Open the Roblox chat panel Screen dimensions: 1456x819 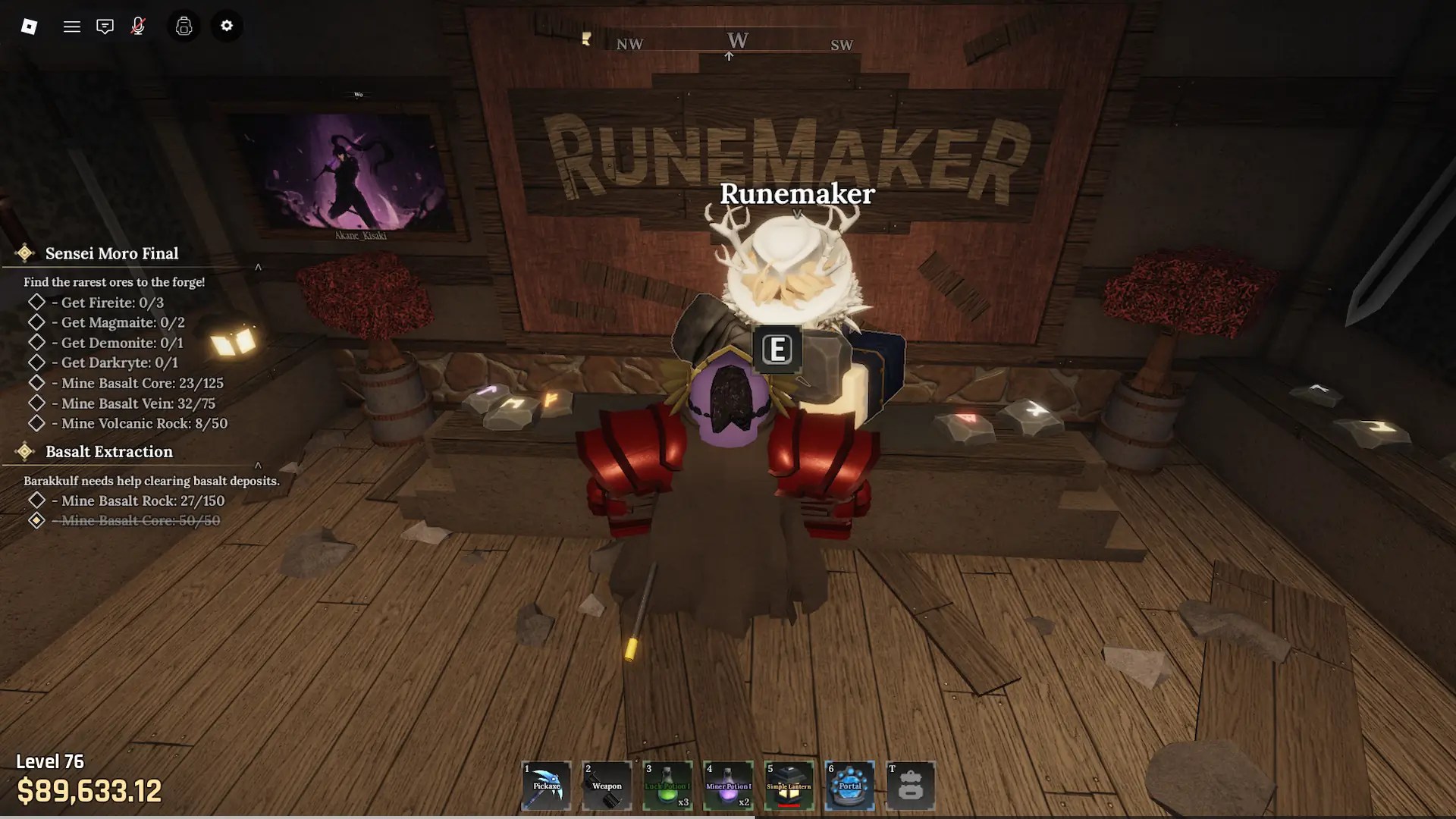[x=105, y=26]
